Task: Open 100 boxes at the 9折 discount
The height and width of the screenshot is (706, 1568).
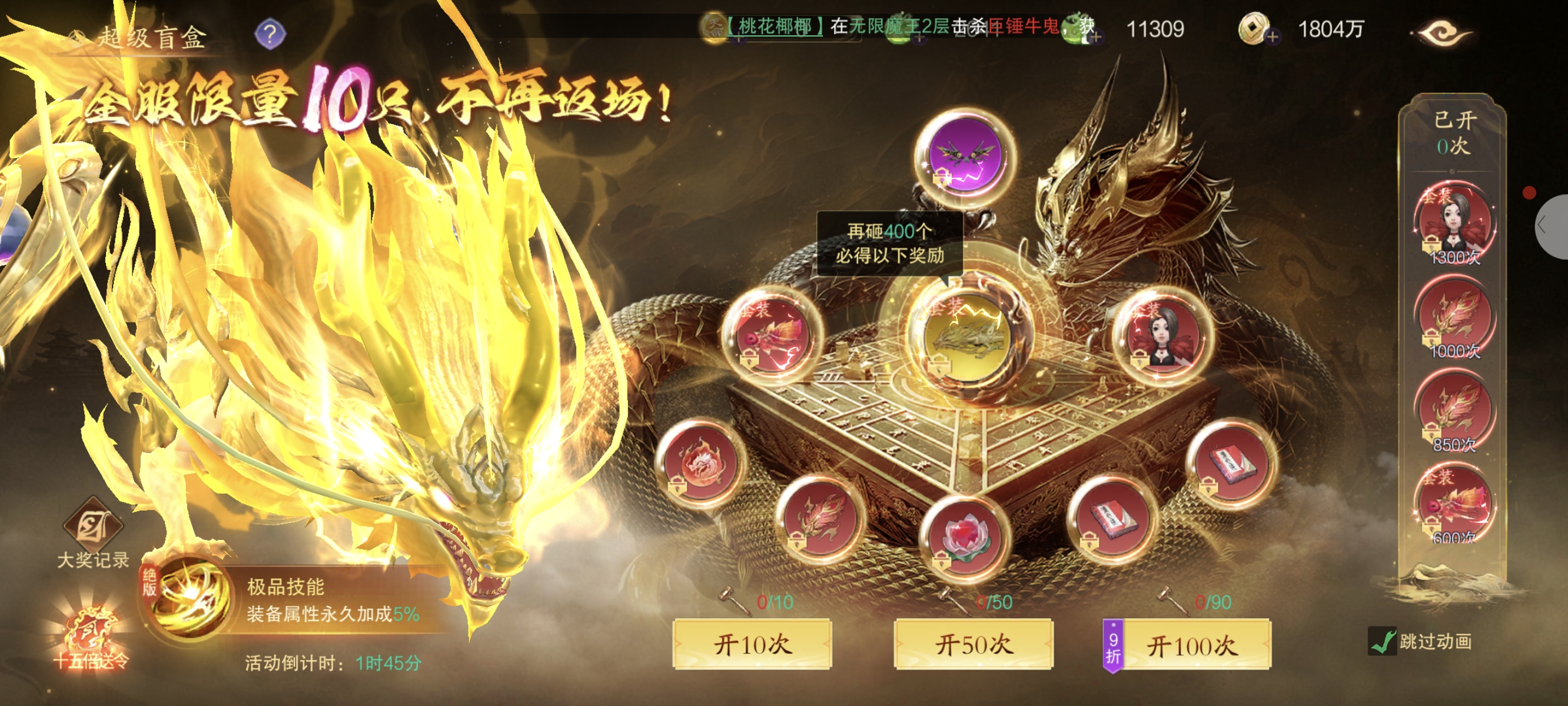Action: point(1192,646)
